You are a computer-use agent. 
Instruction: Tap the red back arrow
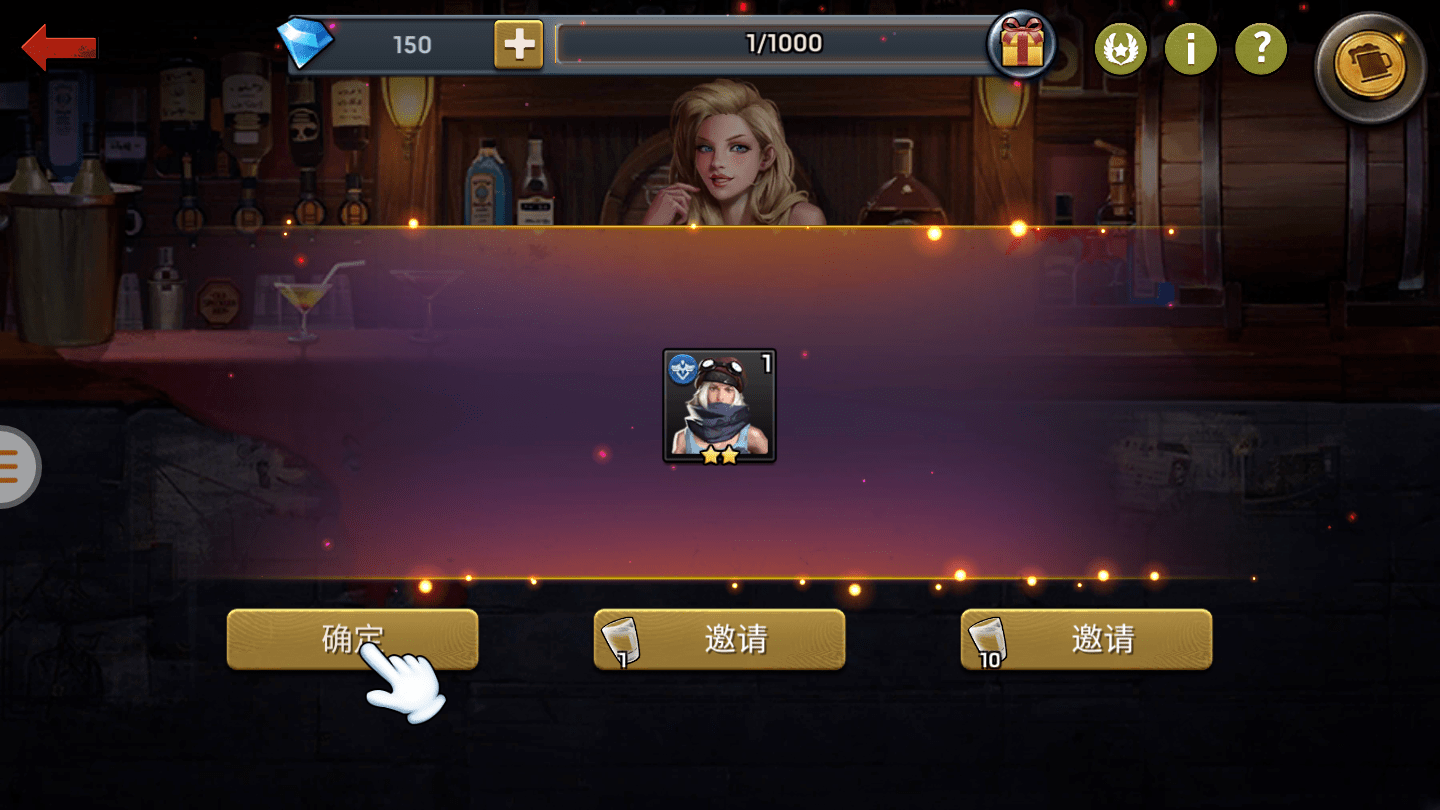[55, 45]
